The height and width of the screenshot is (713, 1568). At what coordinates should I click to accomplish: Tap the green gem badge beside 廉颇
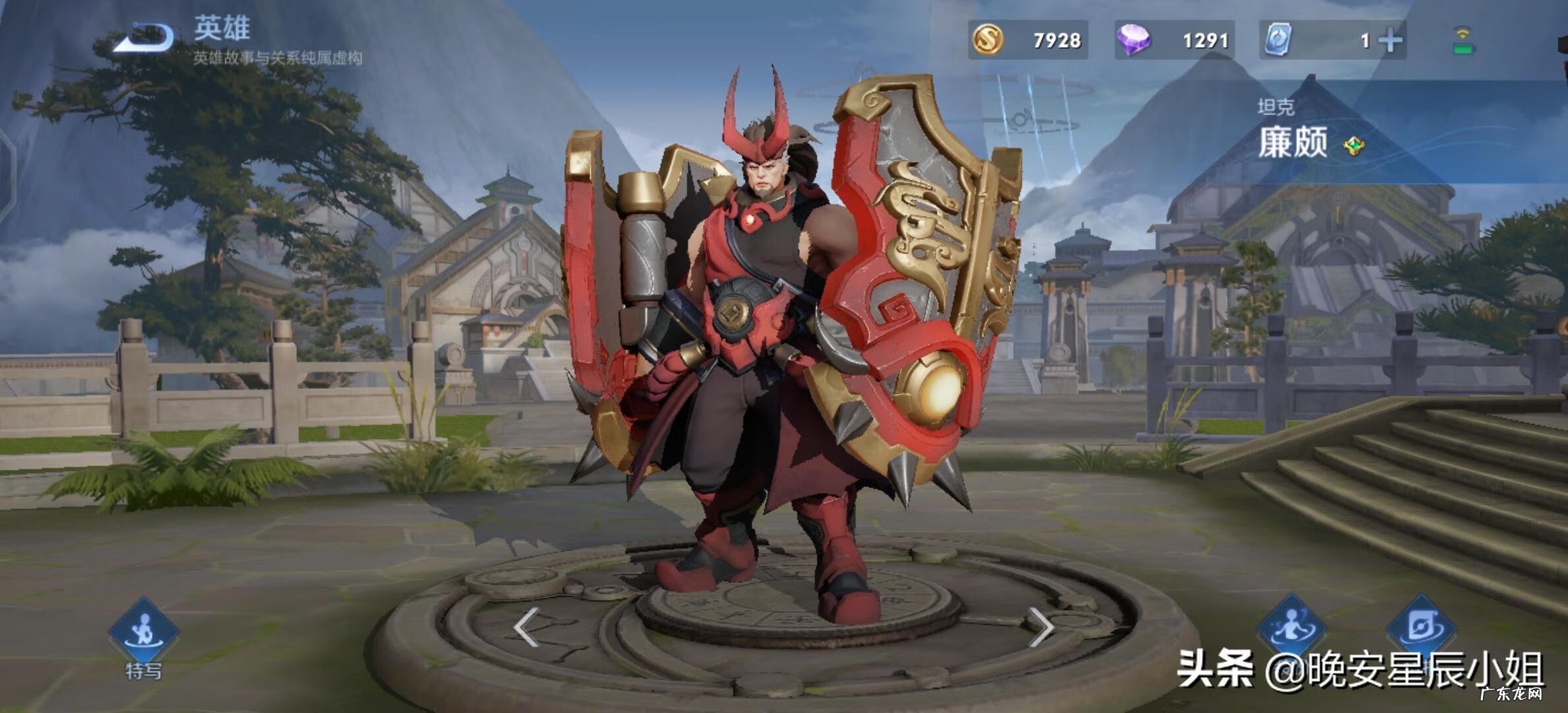pyautogui.click(x=1354, y=145)
